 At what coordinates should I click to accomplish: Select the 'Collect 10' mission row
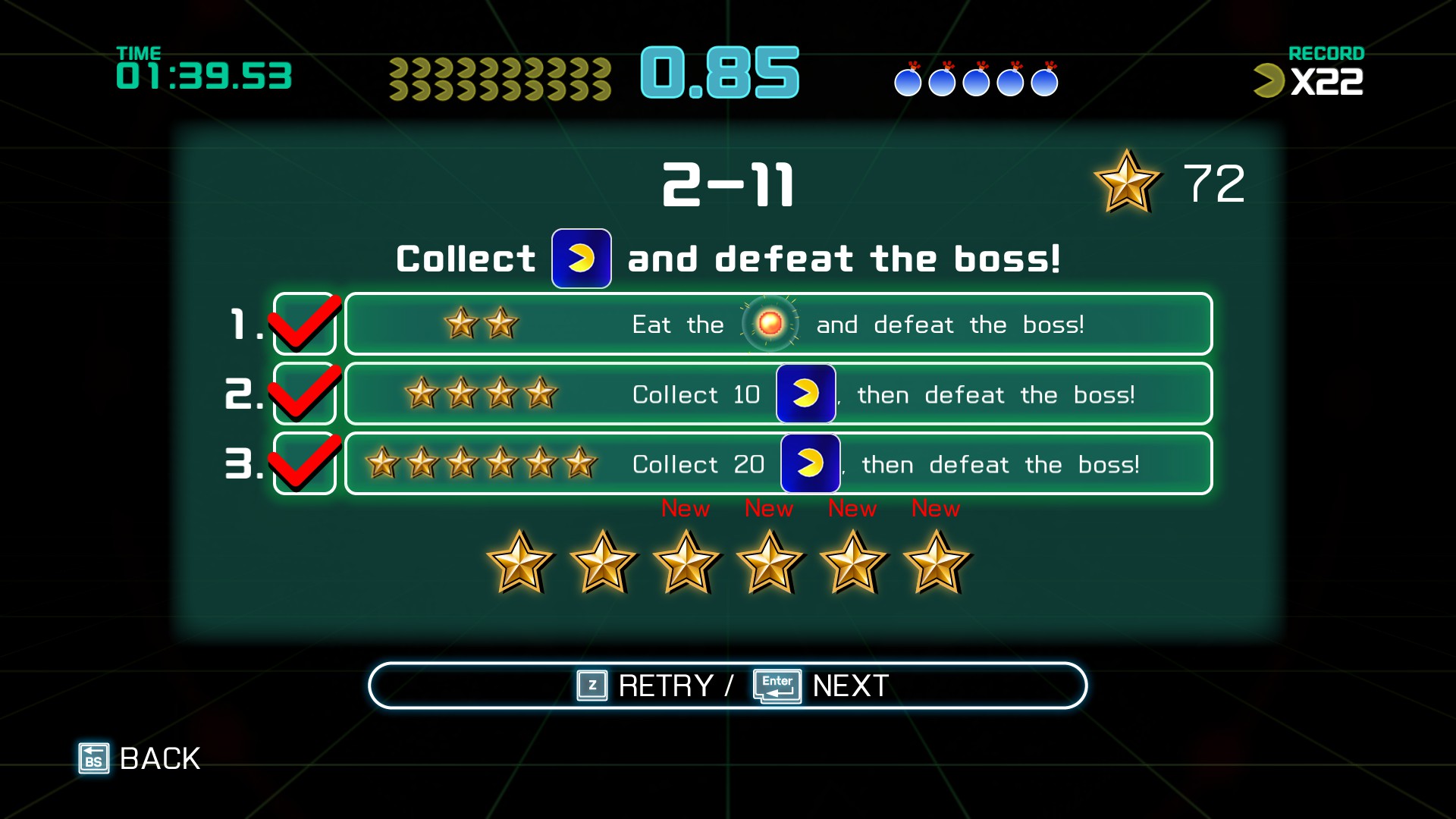coord(778,394)
